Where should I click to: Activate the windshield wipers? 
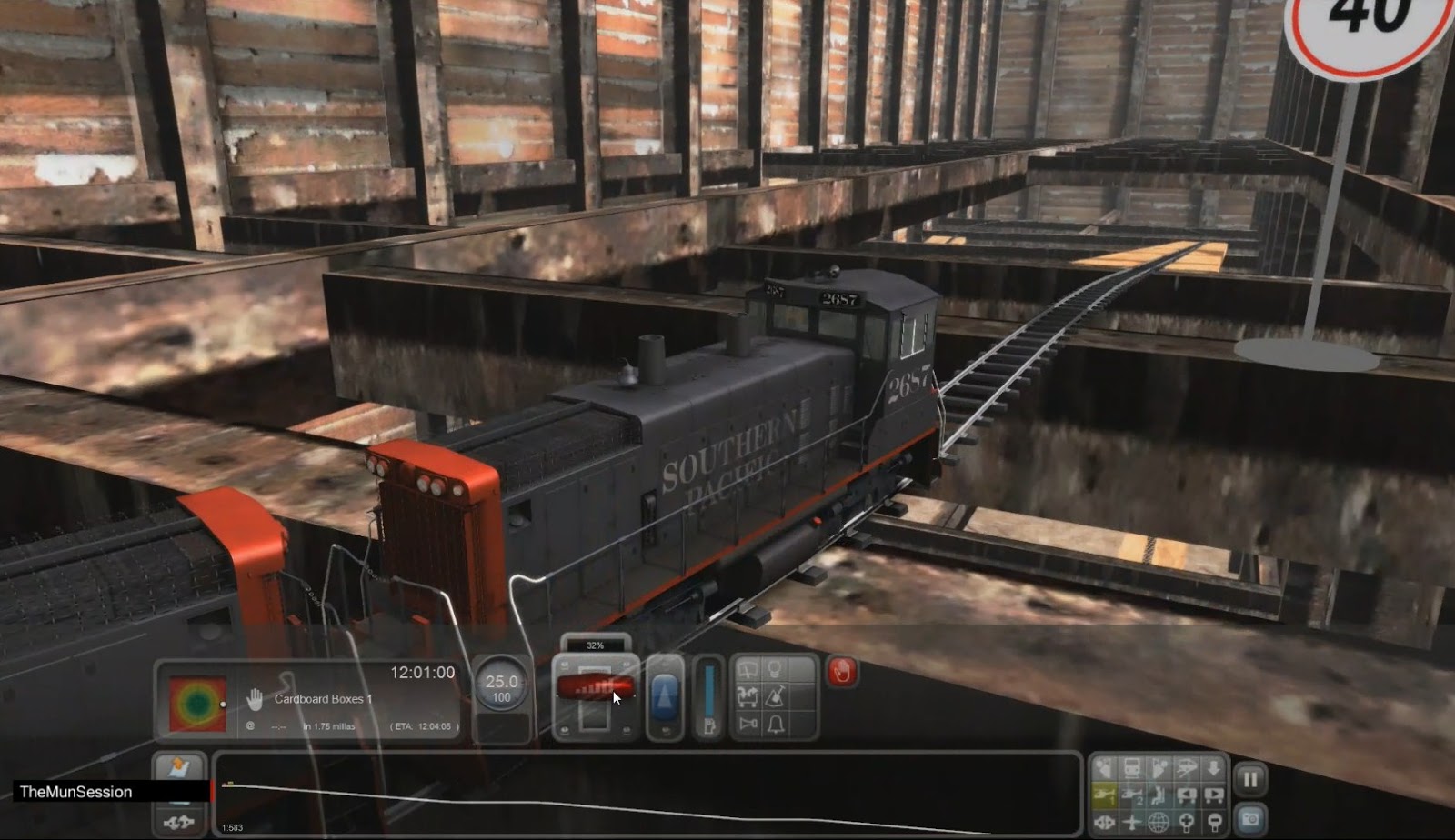click(748, 668)
